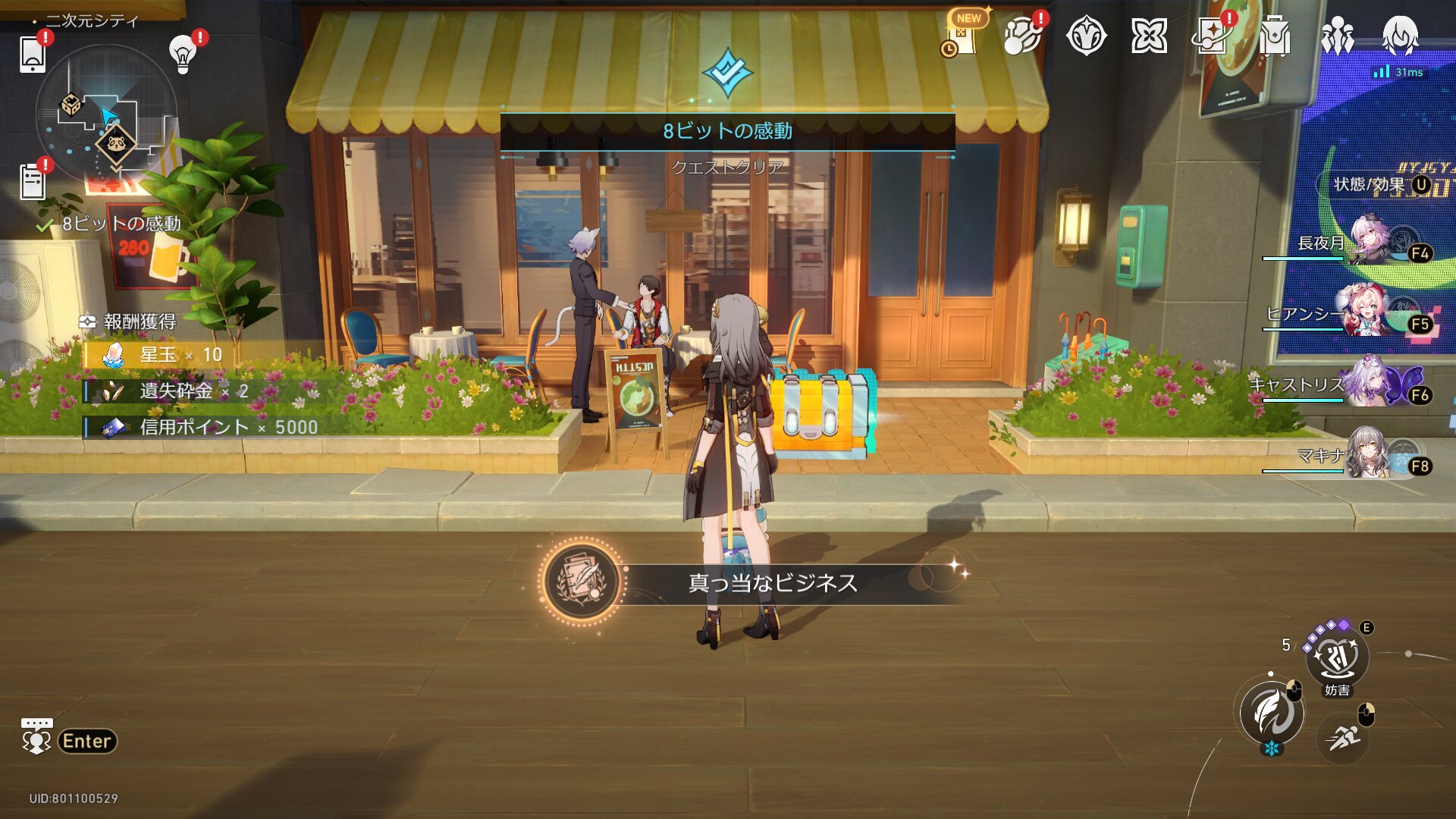Switch to party member ヒアンシー
This screenshot has width=1456, height=819.
(x=1365, y=312)
